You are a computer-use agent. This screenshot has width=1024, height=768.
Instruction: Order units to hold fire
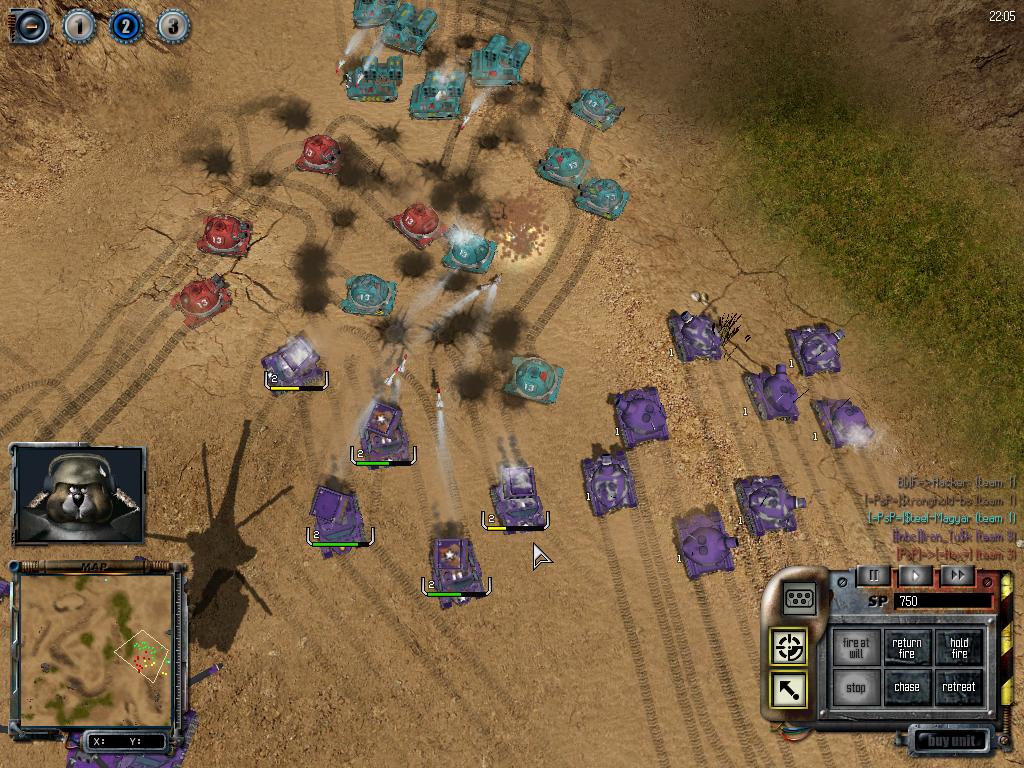coord(959,648)
